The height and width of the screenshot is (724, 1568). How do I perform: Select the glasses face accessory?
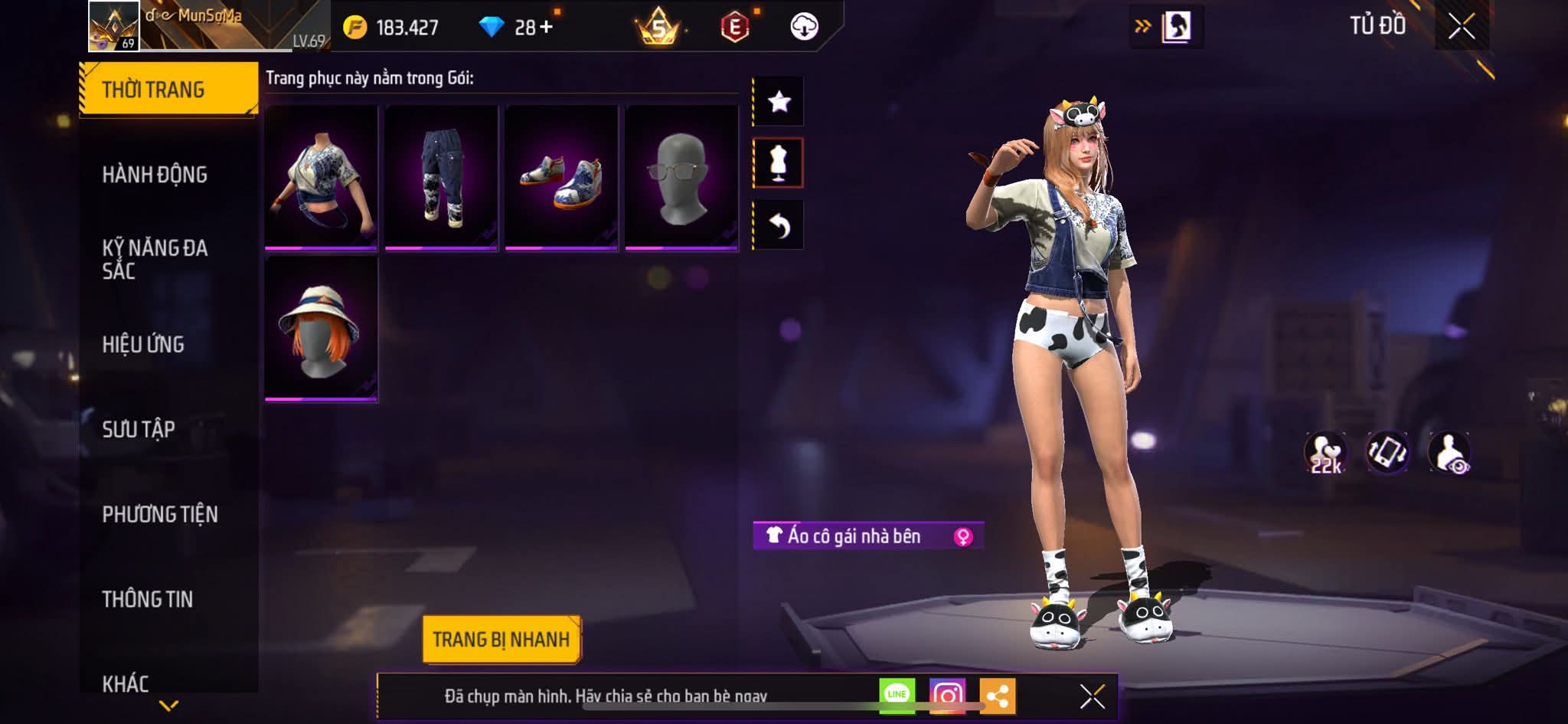click(x=681, y=178)
